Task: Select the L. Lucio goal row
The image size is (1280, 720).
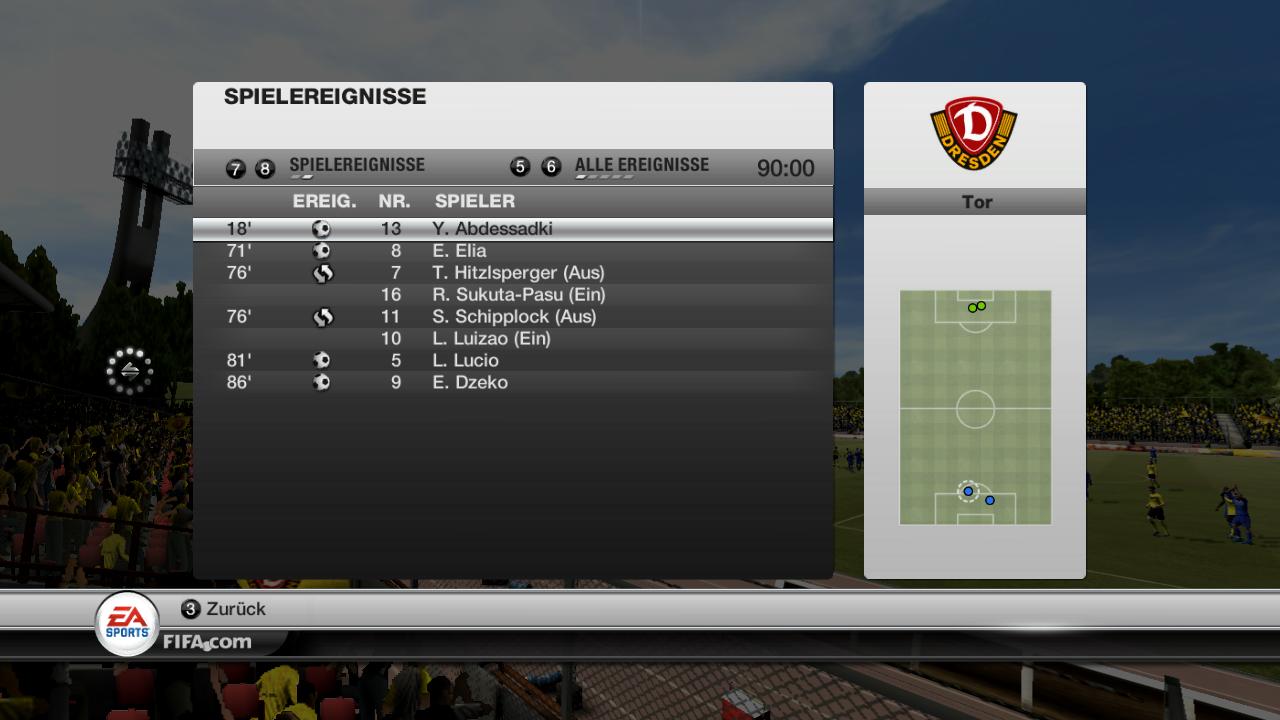Action: coord(512,361)
